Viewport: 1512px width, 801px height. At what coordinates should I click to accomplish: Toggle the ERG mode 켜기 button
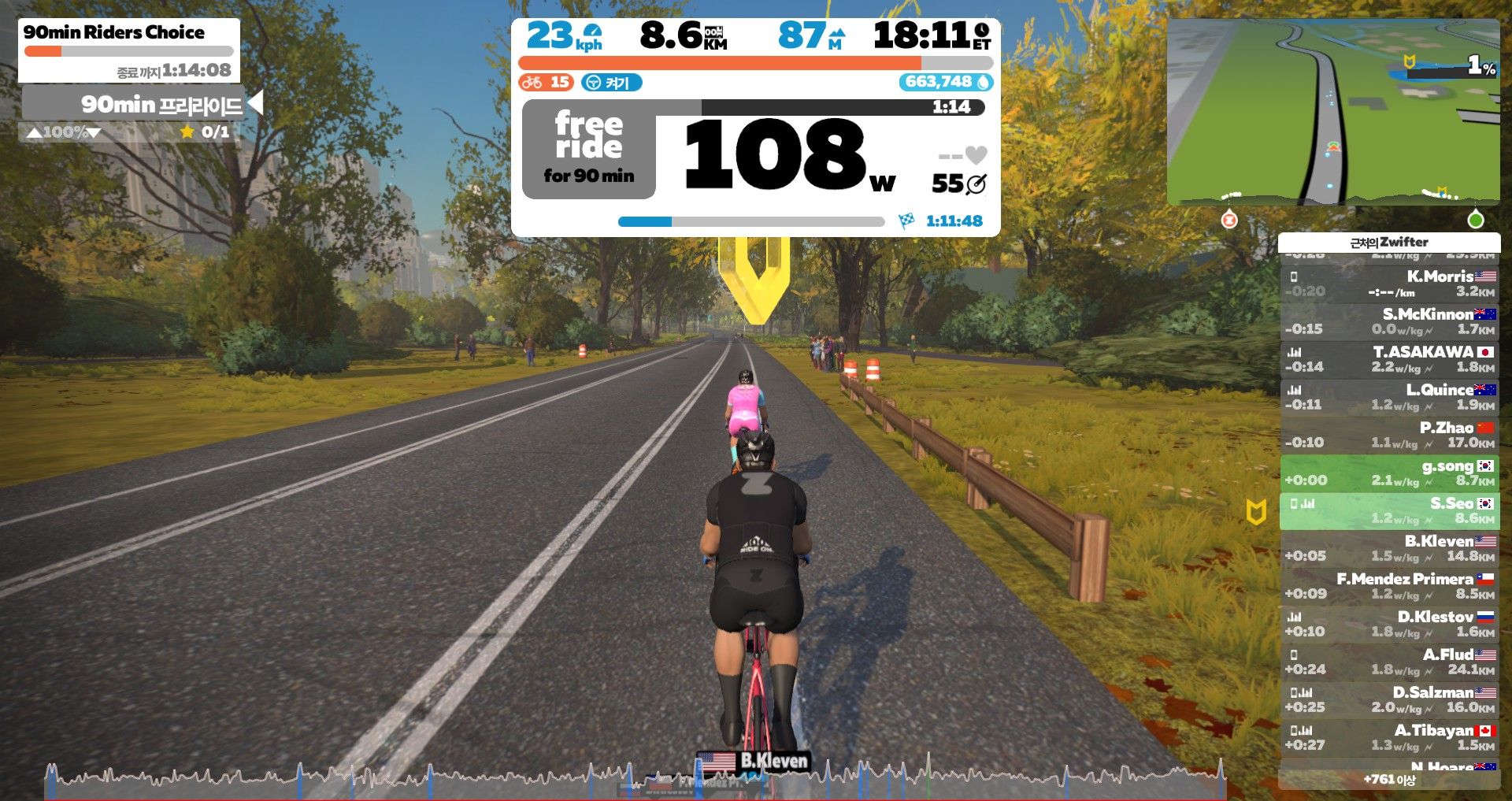click(x=611, y=83)
